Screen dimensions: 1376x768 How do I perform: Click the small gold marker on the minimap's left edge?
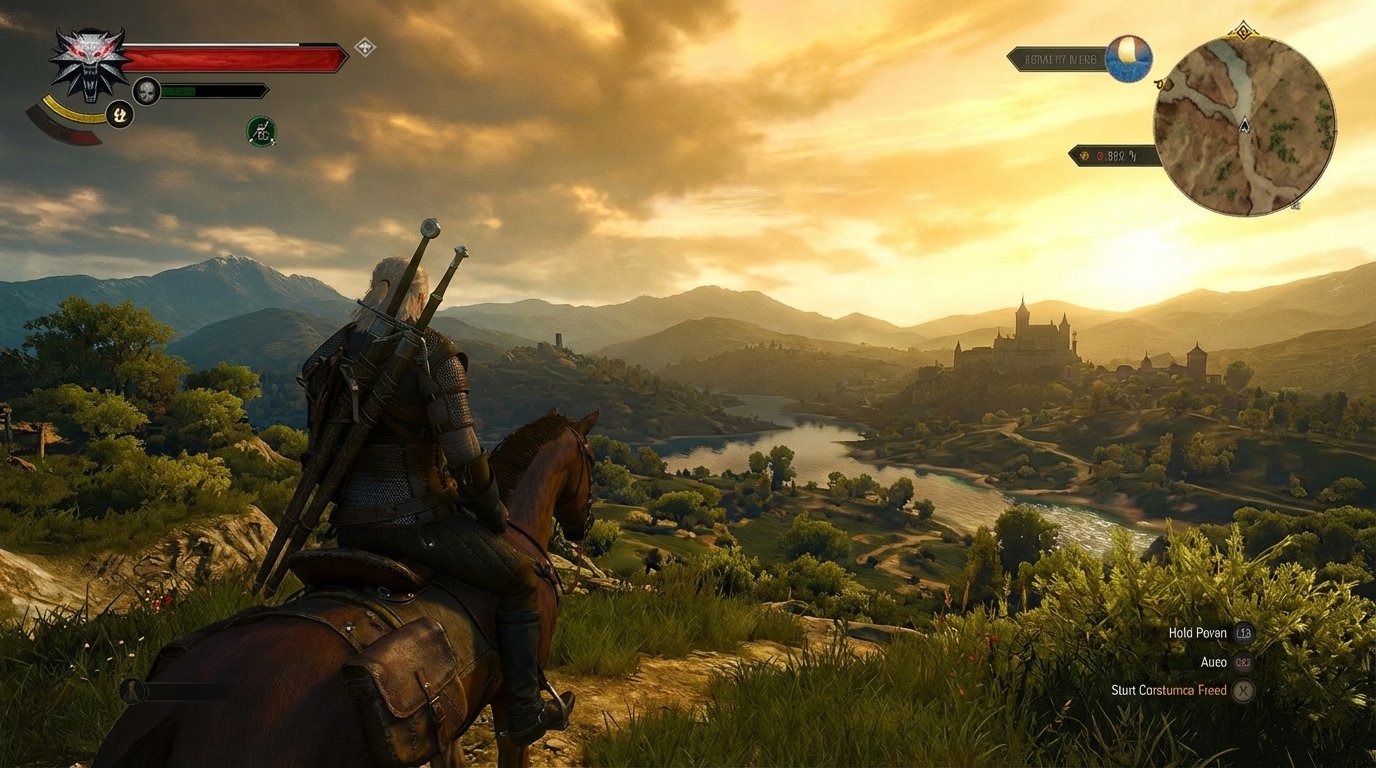coord(1159,83)
